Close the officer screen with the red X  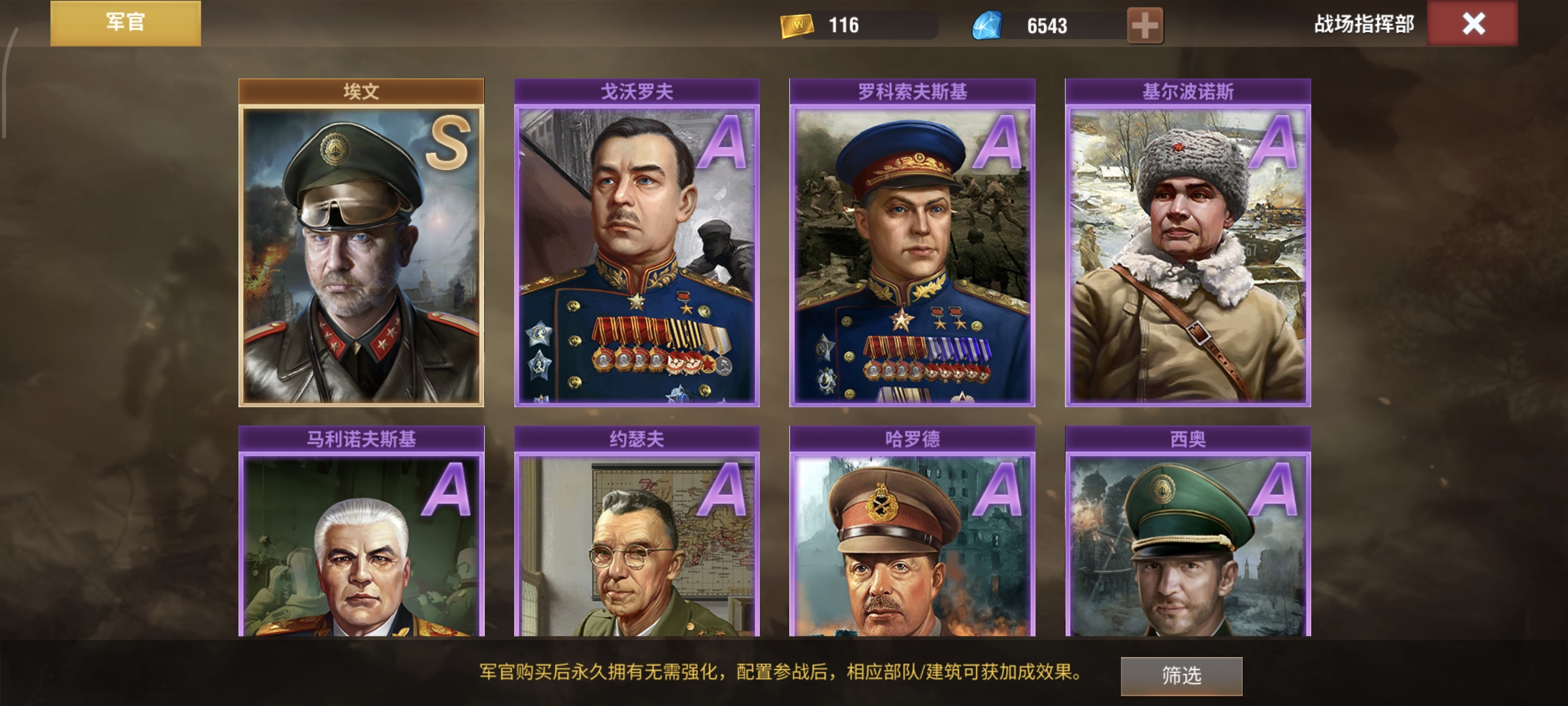point(1473,24)
